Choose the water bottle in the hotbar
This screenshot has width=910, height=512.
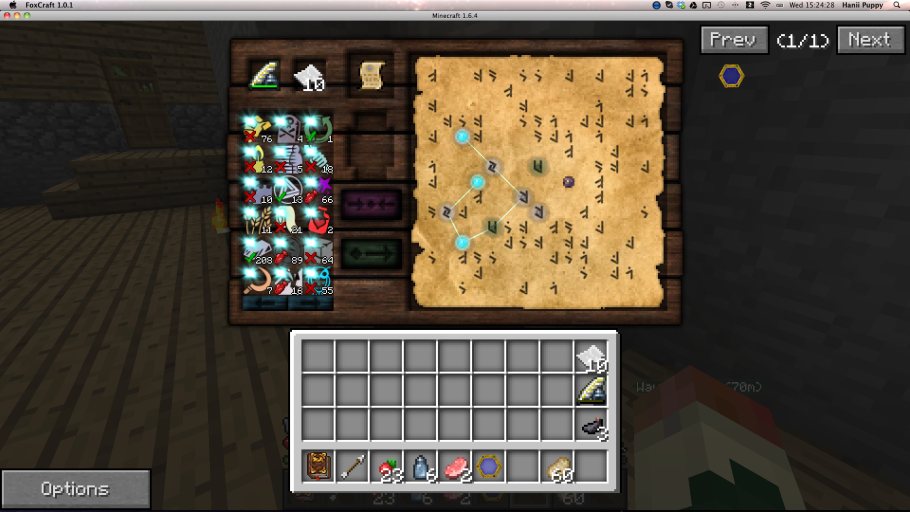coord(422,466)
